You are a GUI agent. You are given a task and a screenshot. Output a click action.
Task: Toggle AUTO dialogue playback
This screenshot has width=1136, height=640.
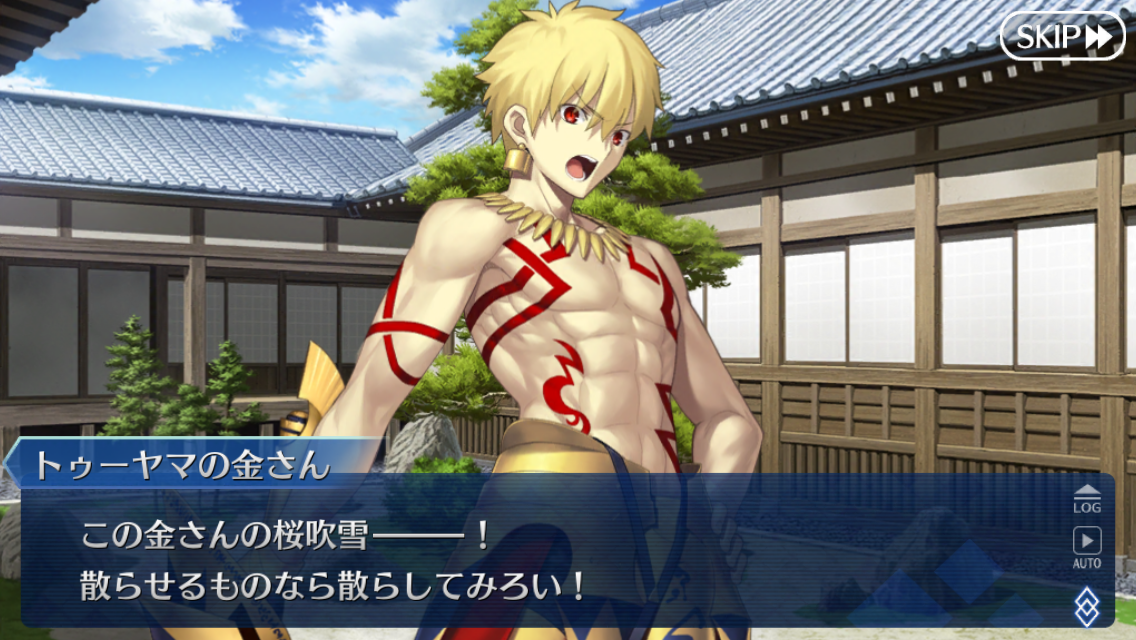point(1087,547)
